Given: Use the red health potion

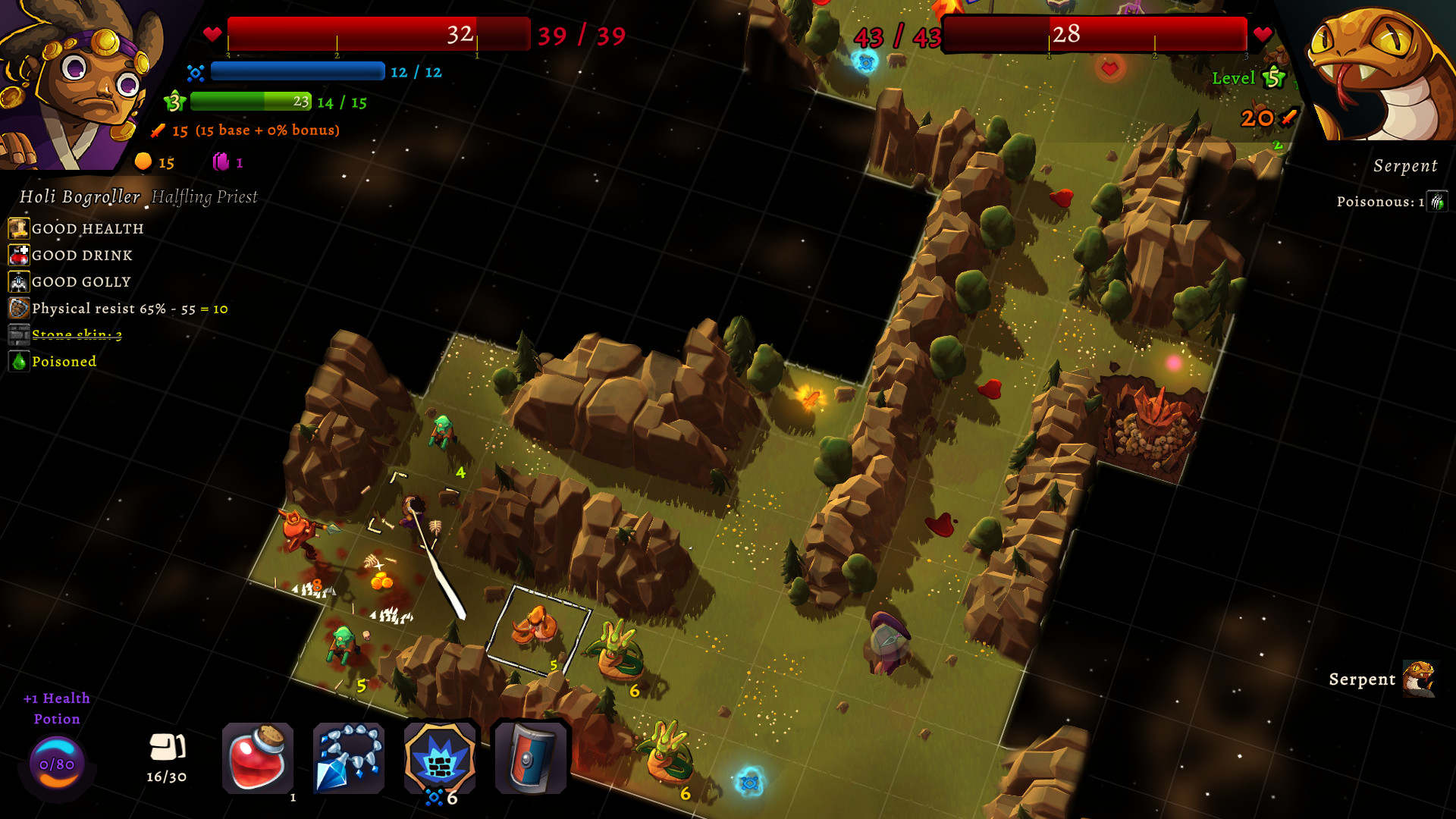Looking at the screenshot, I should coord(258,758).
